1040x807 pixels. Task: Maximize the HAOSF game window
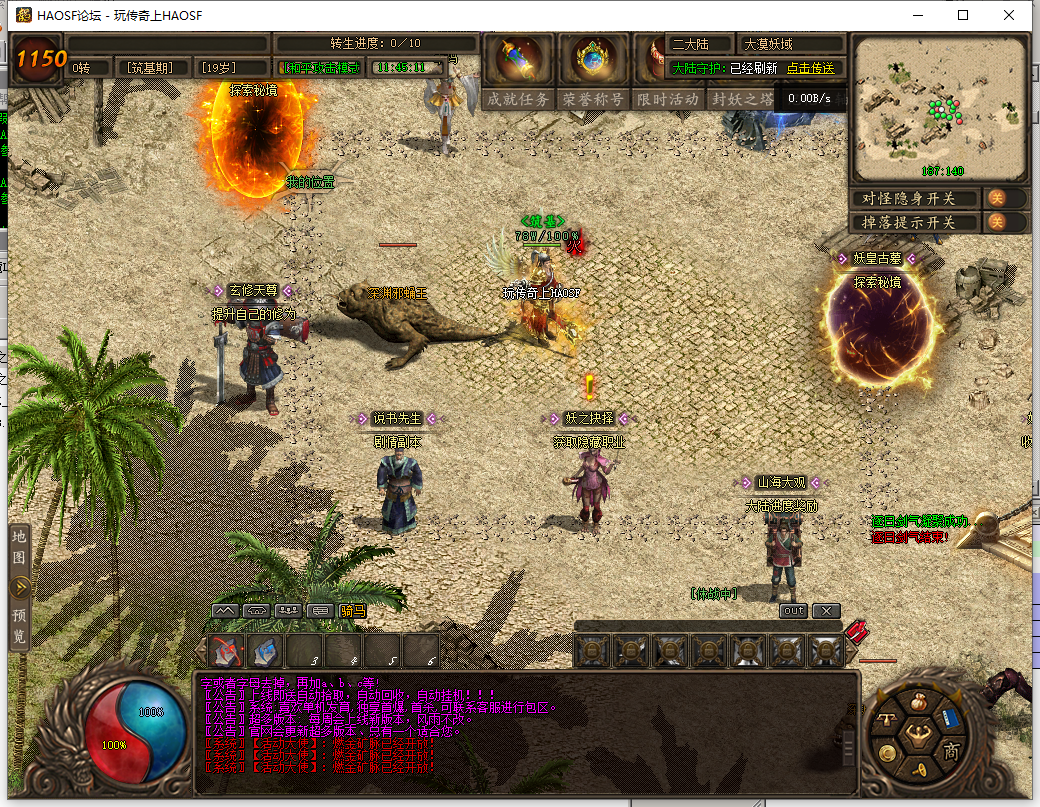coord(963,15)
